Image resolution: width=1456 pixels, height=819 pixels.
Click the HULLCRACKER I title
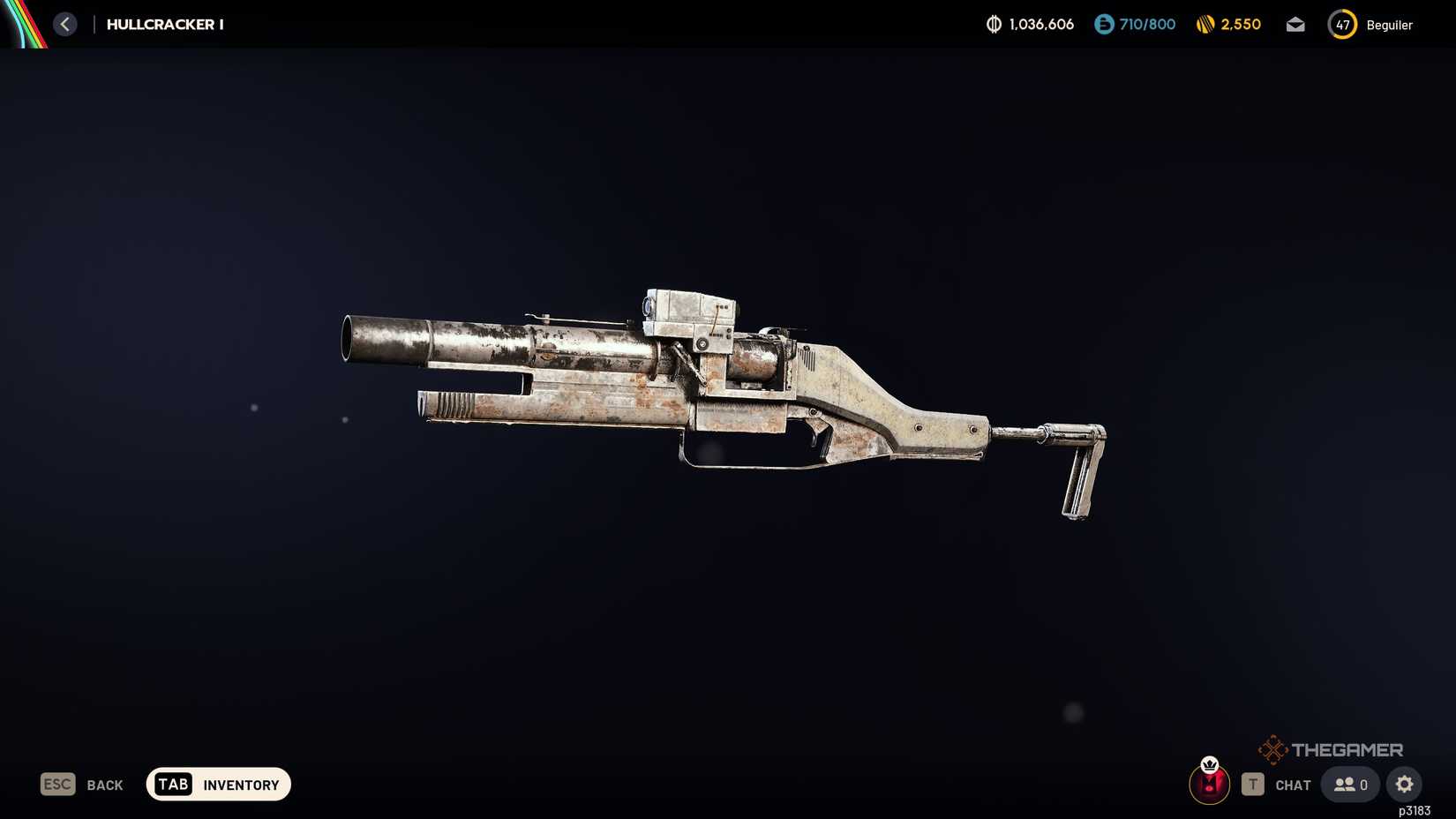click(x=164, y=24)
